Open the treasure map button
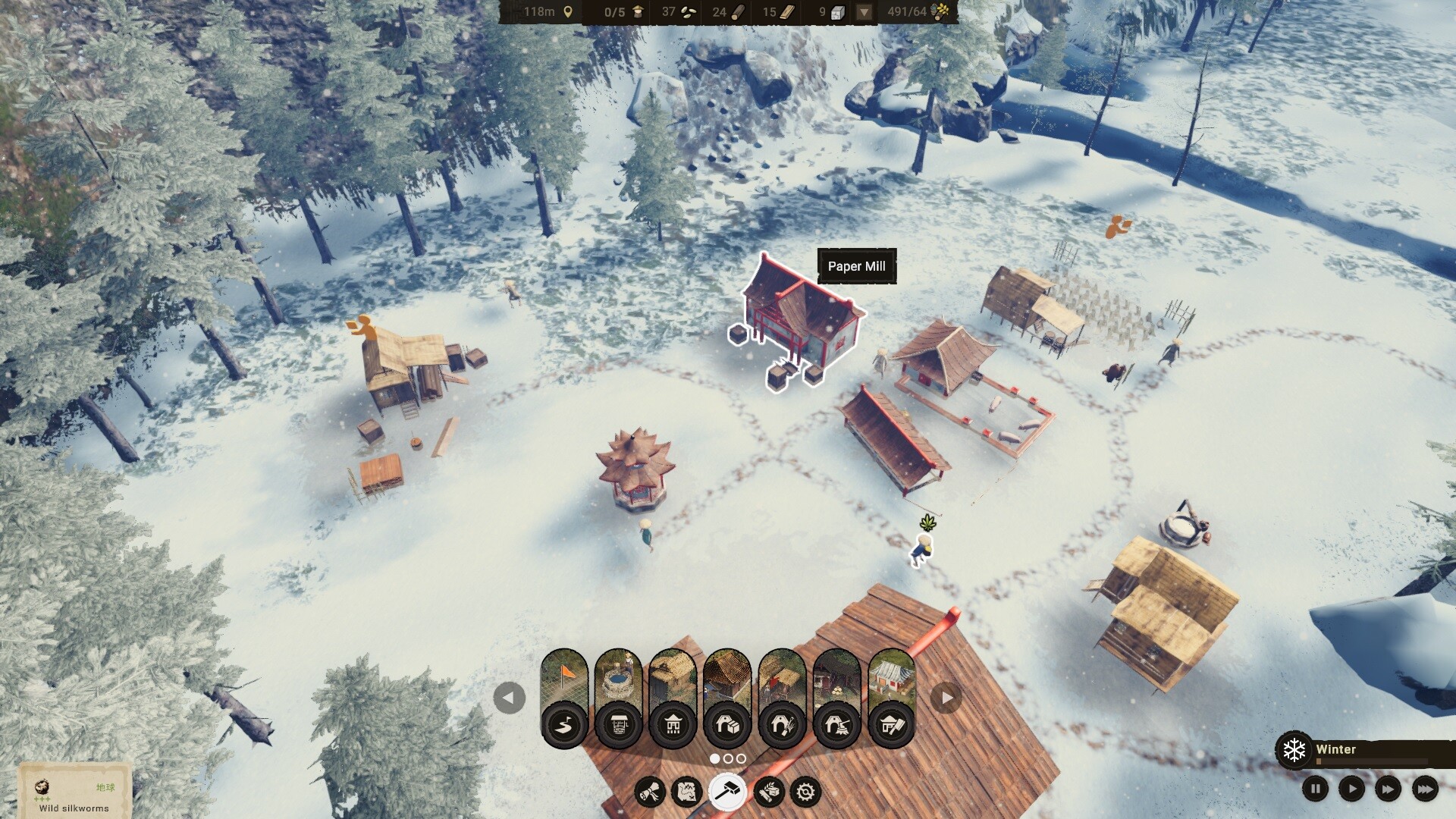This screenshot has height=819, width=1456. 687,792
